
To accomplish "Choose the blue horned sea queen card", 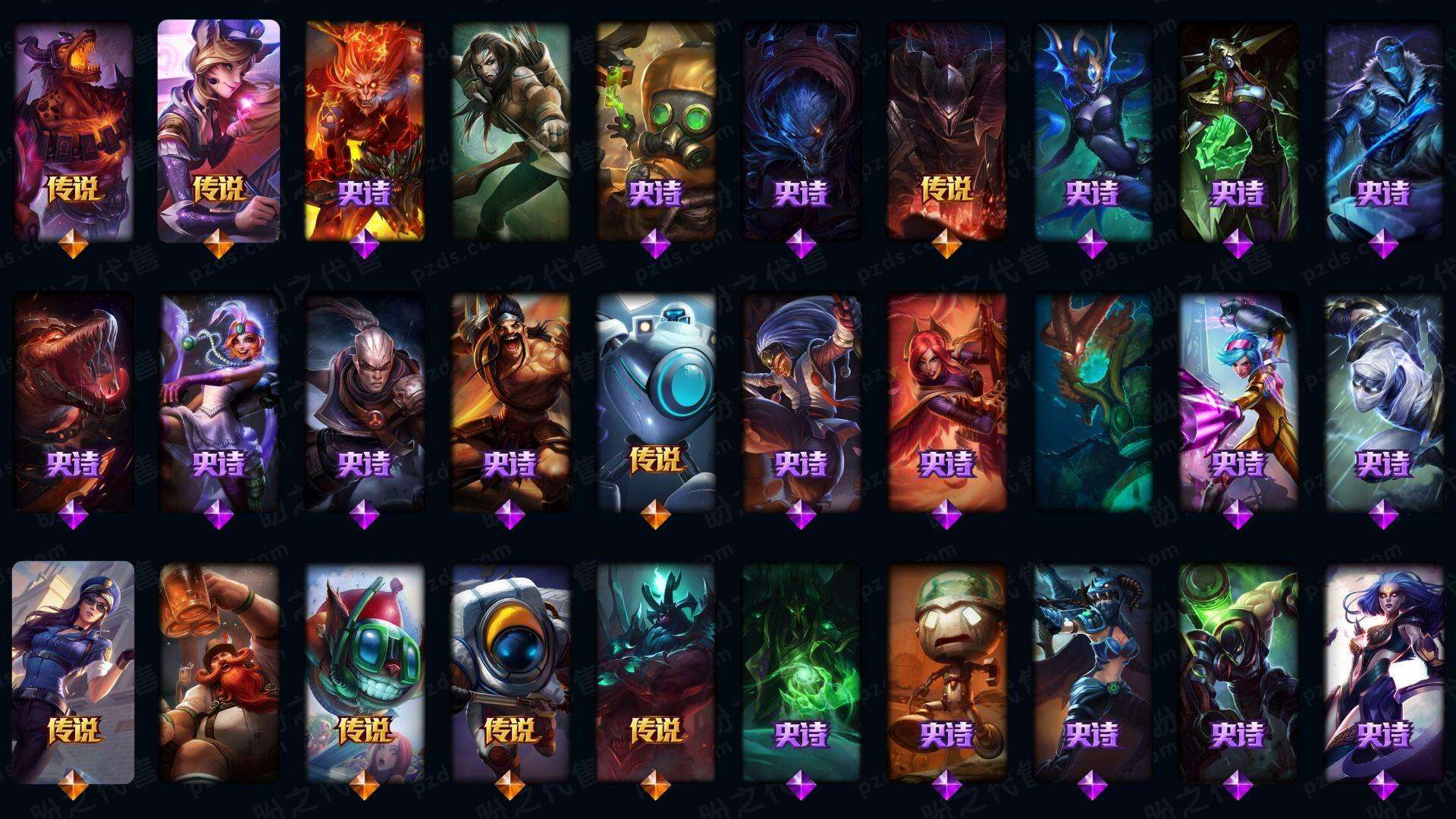I will pos(1093,130).
